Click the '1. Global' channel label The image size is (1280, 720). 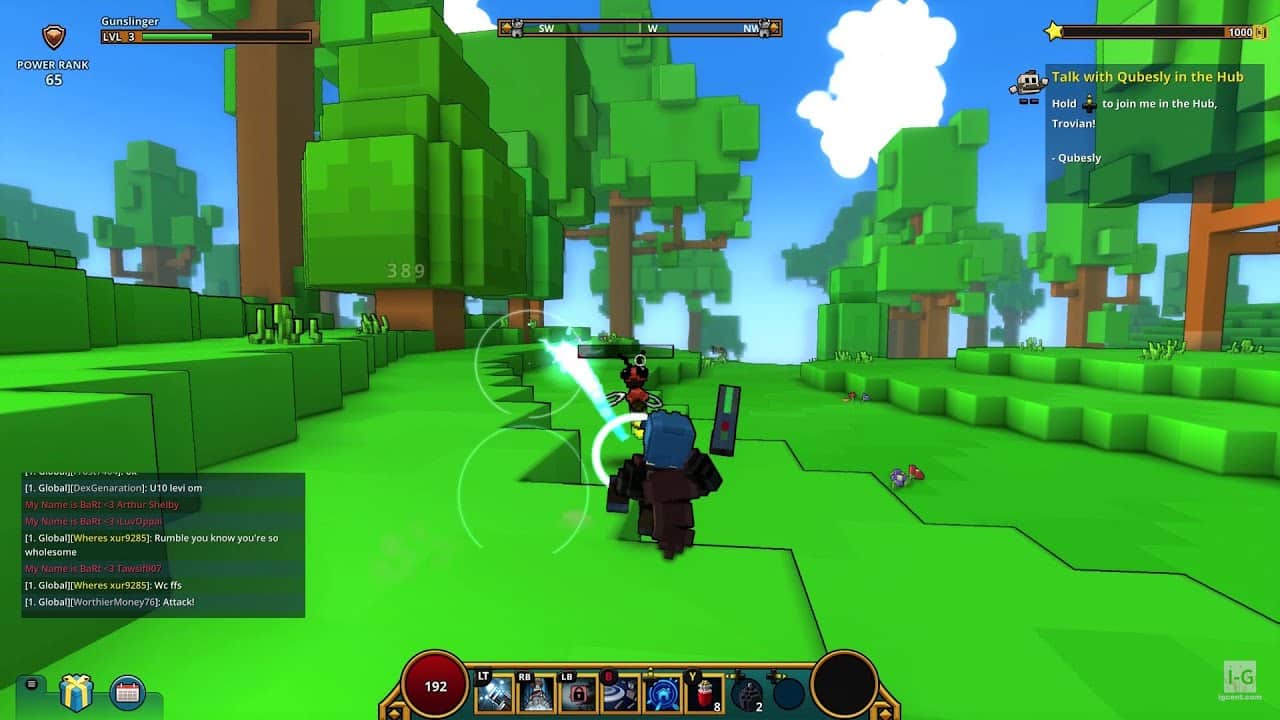[x=49, y=487]
